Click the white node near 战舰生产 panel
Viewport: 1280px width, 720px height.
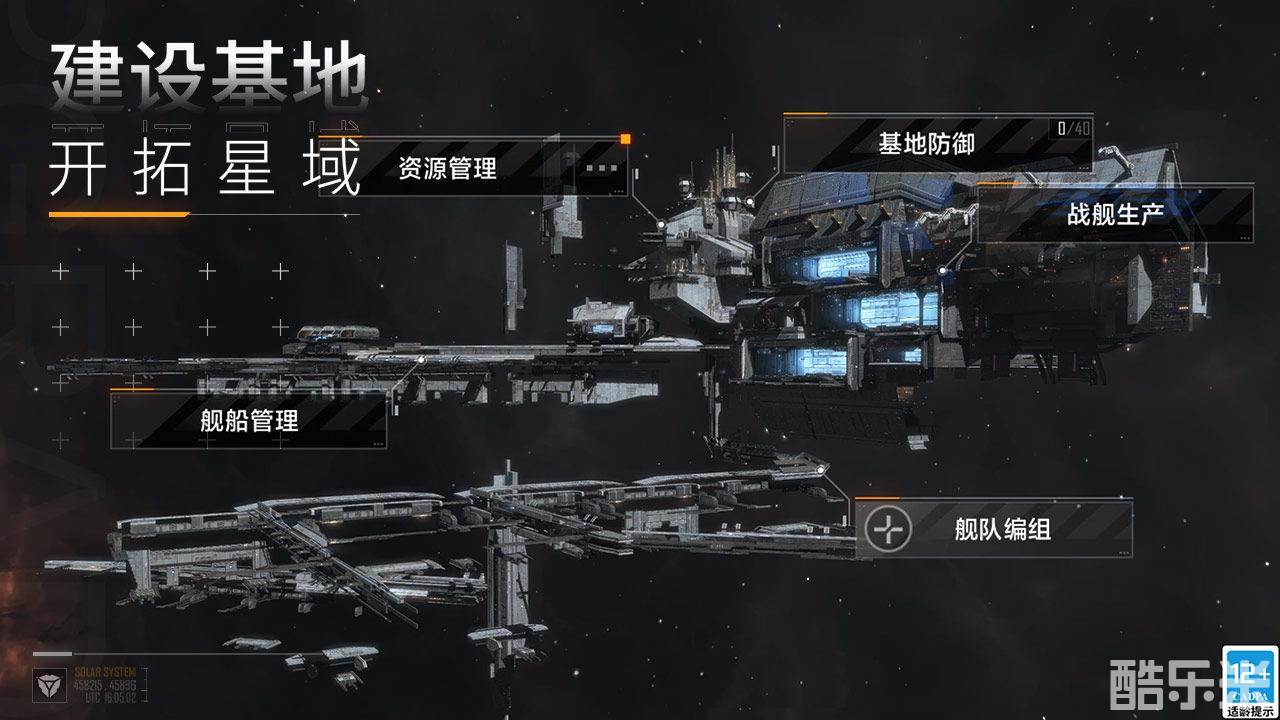pyautogui.click(x=942, y=270)
